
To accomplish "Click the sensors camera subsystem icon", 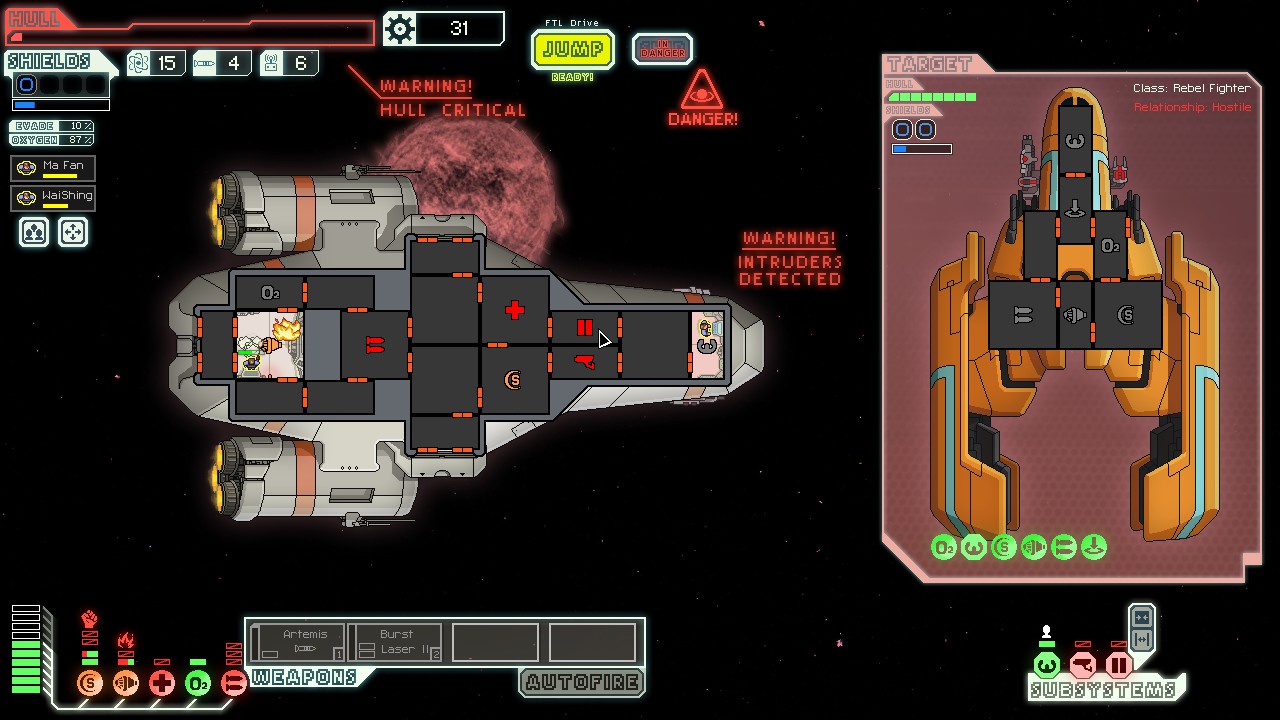I will pos(1083,665).
